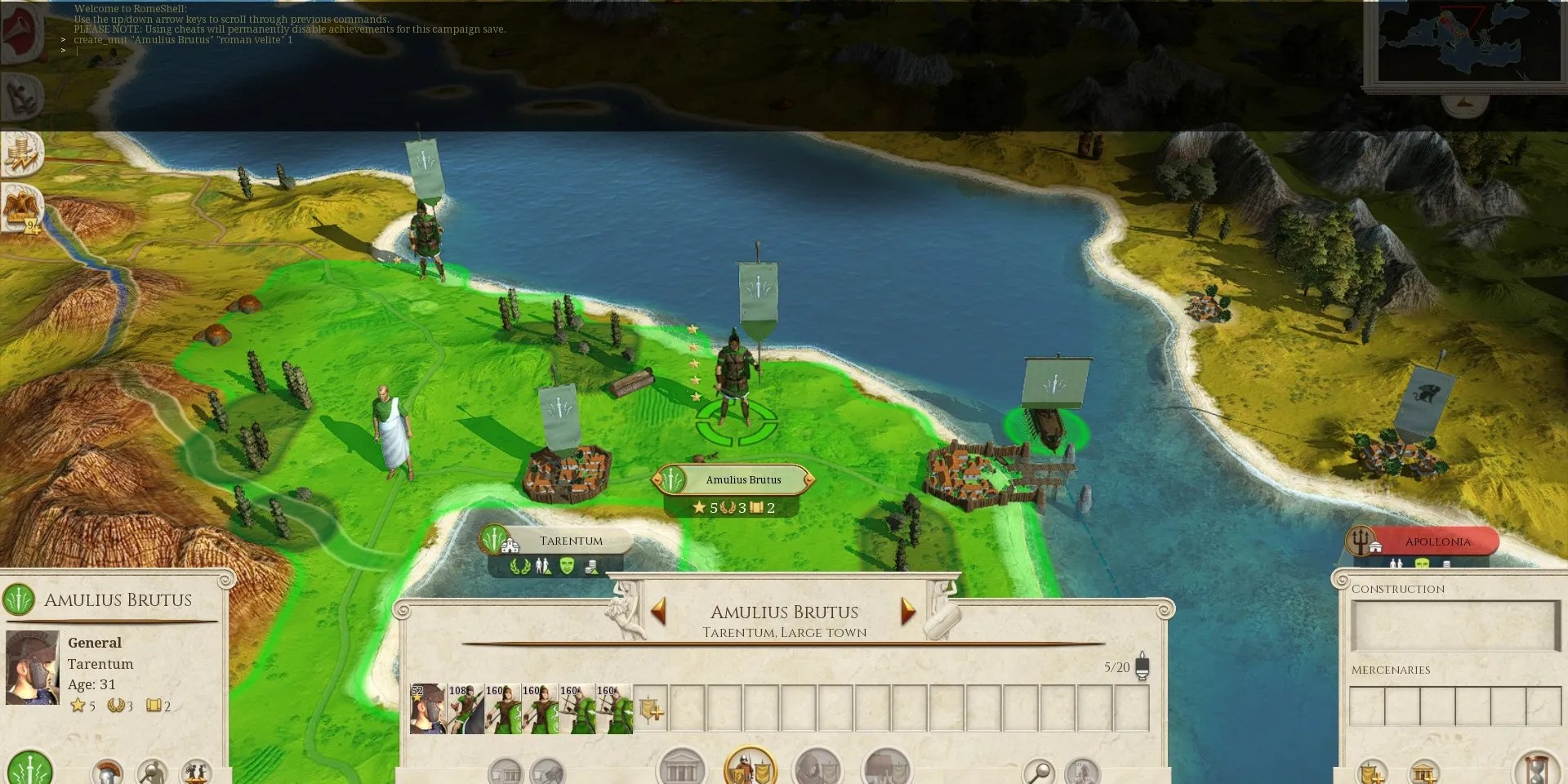The image size is (1568, 784).
Task: End the turn with hourglass button
Action: [x=1536, y=769]
